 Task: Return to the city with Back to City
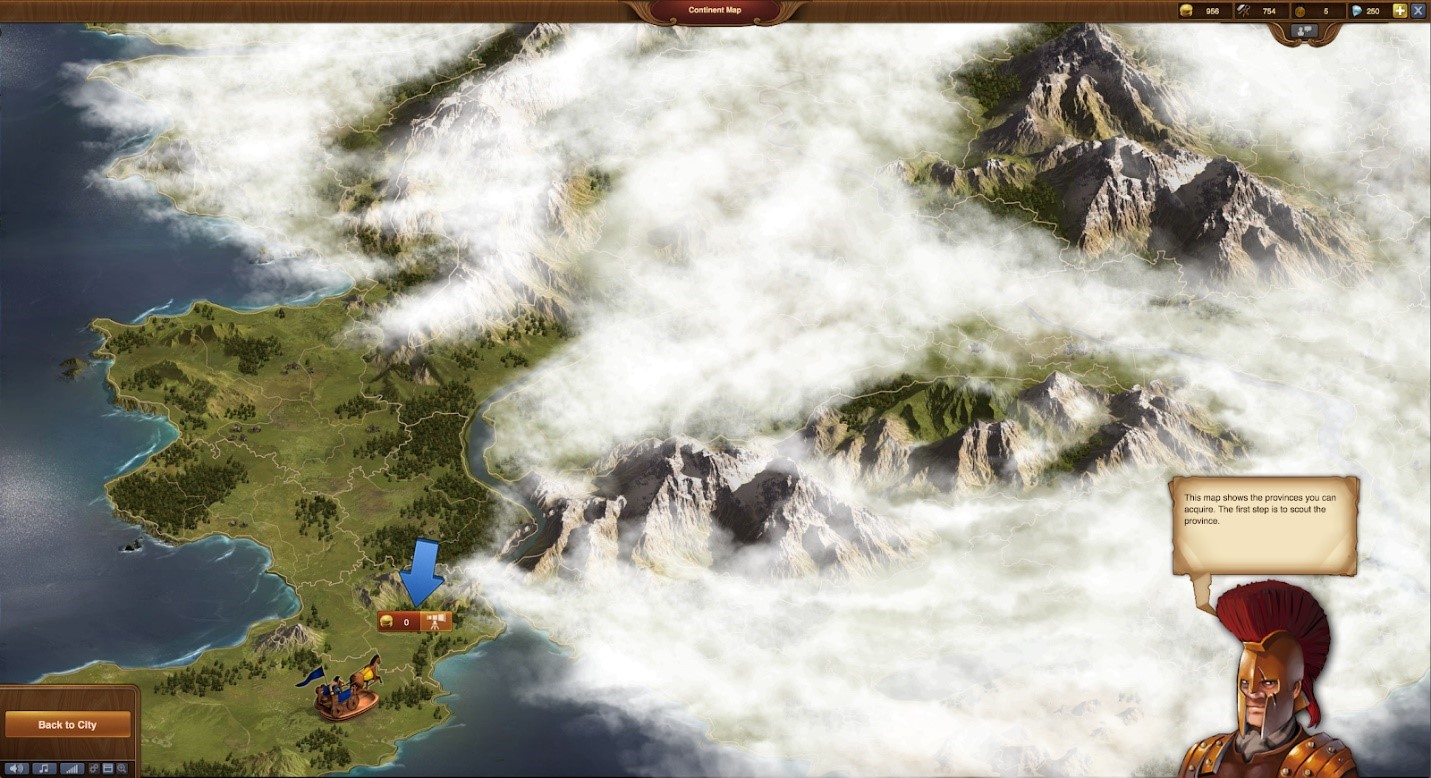67,724
